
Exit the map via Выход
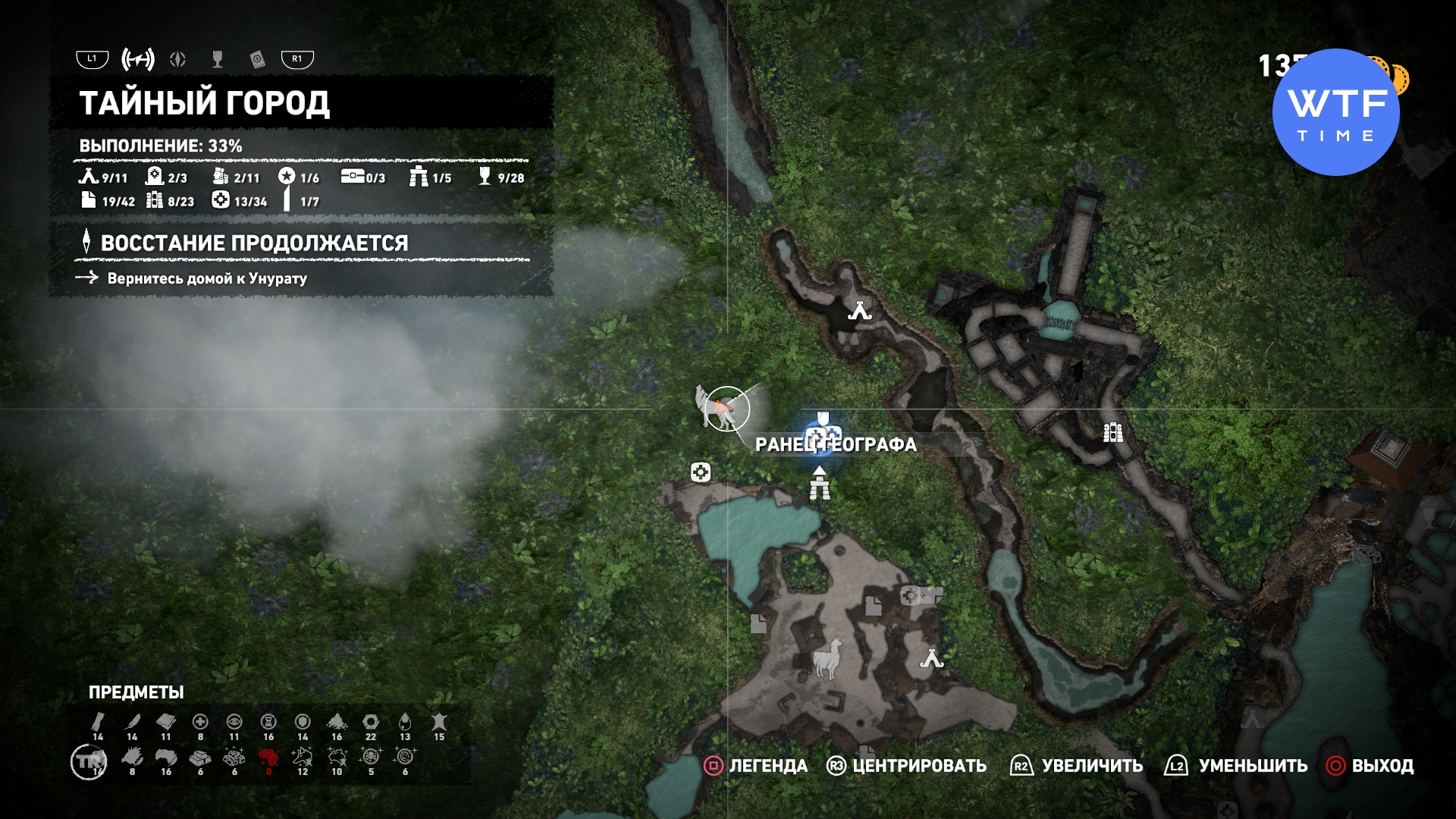coord(1370,766)
